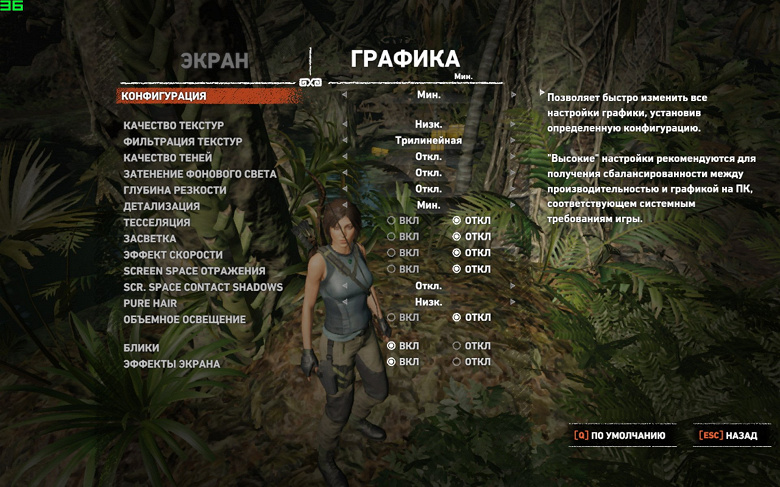Switch to the Графика tab
This screenshot has width=780, height=487.
click(405, 59)
